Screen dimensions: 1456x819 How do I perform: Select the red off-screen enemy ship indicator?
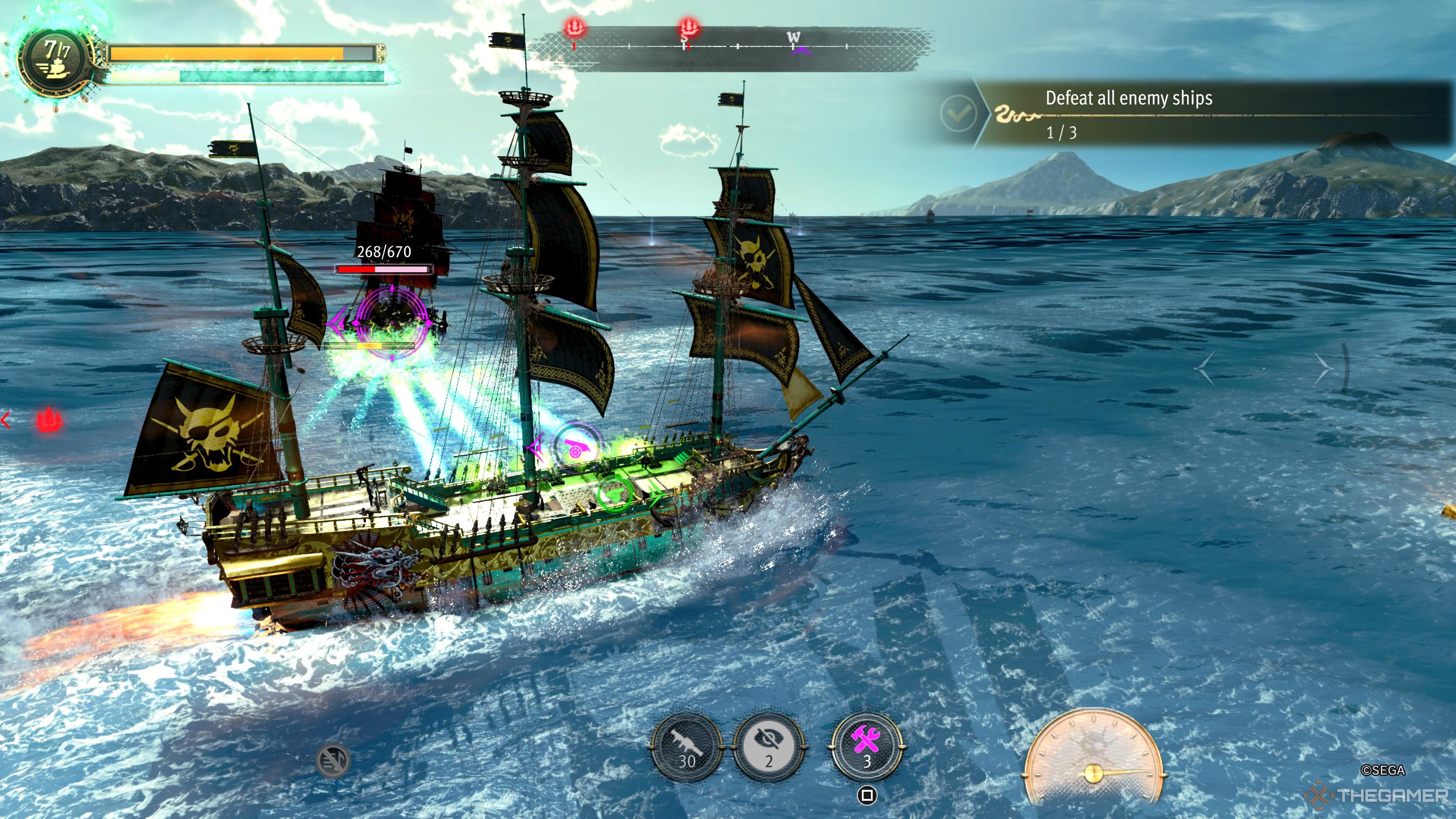(x=49, y=420)
